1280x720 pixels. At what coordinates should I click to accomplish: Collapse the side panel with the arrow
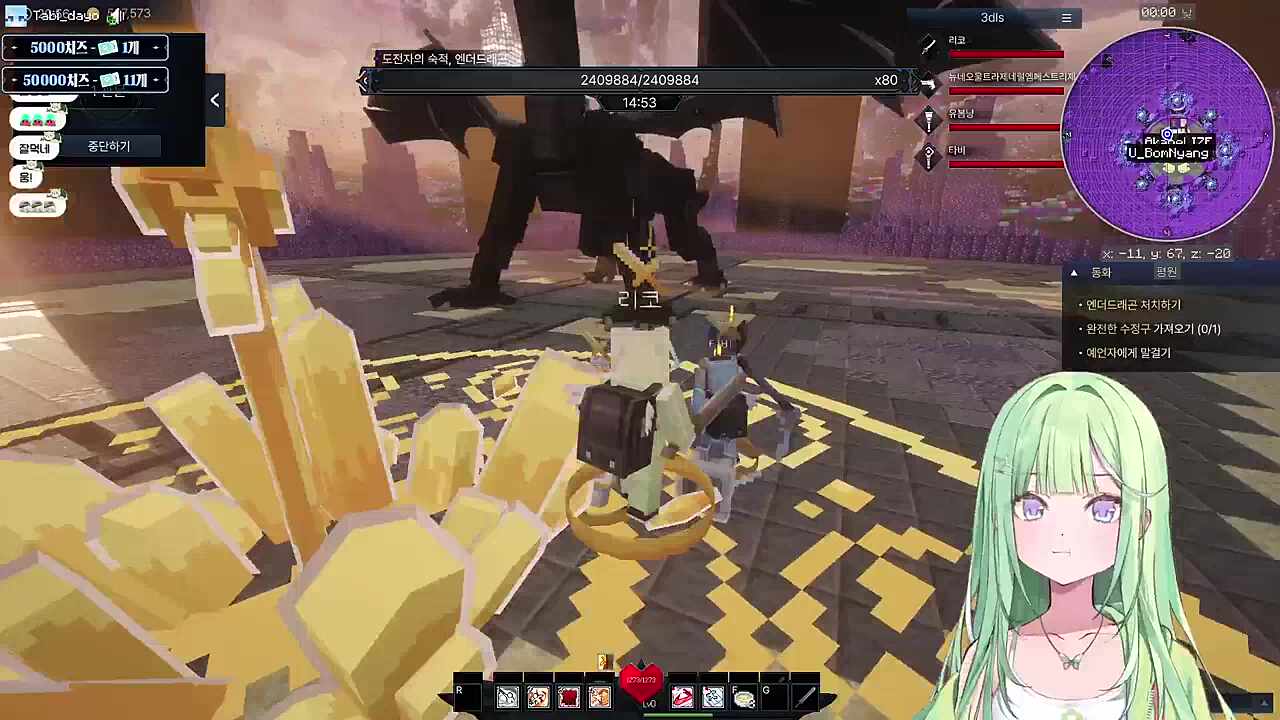[x=215, y=100]
